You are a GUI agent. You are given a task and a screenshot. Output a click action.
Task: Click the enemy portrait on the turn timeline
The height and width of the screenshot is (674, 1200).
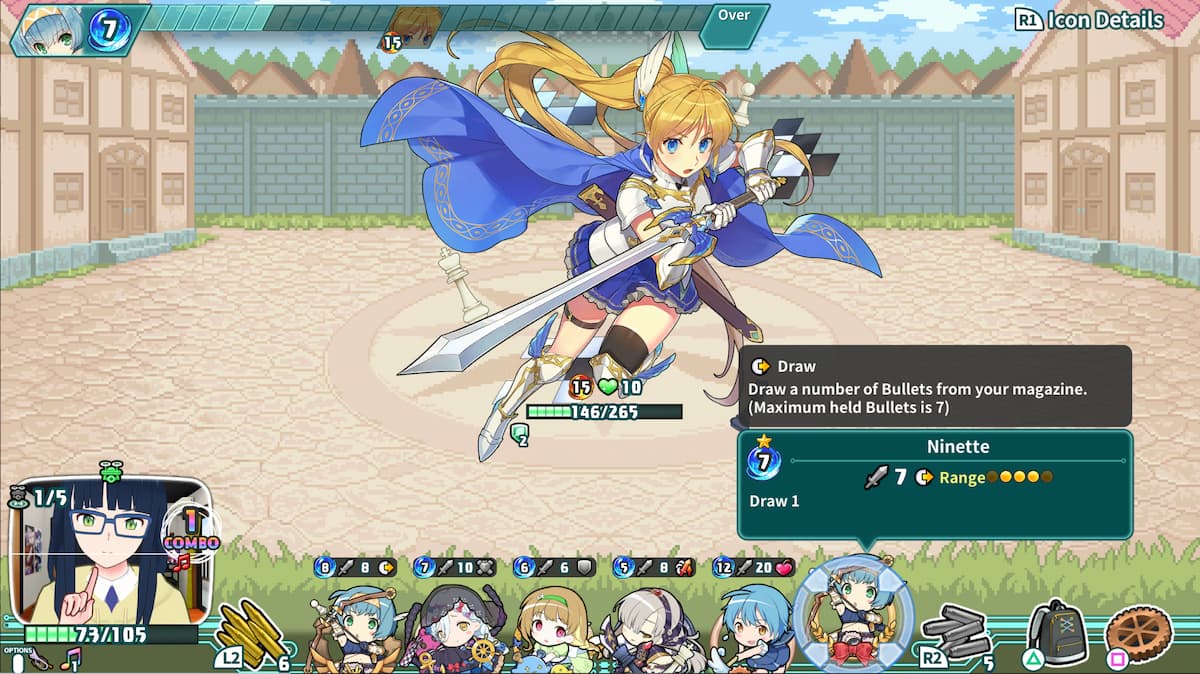coord(415,27)
